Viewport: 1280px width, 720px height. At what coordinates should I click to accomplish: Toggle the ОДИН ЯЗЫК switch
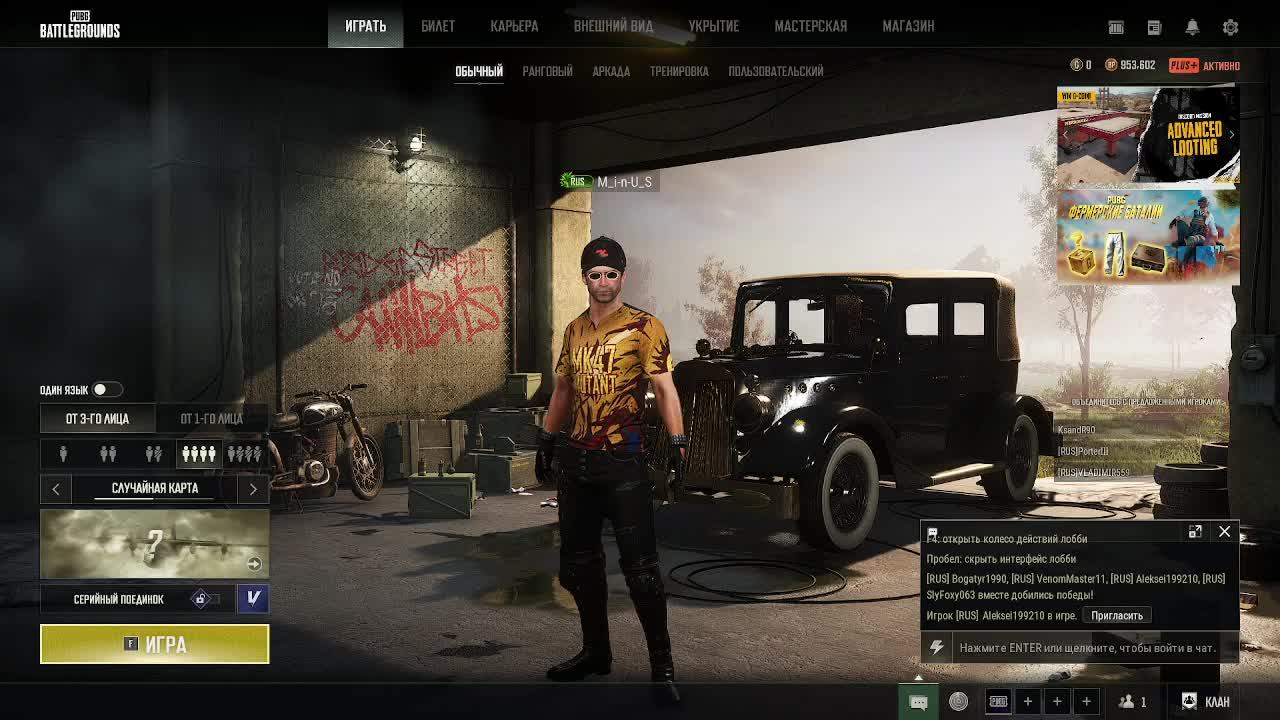coord(106,390)
